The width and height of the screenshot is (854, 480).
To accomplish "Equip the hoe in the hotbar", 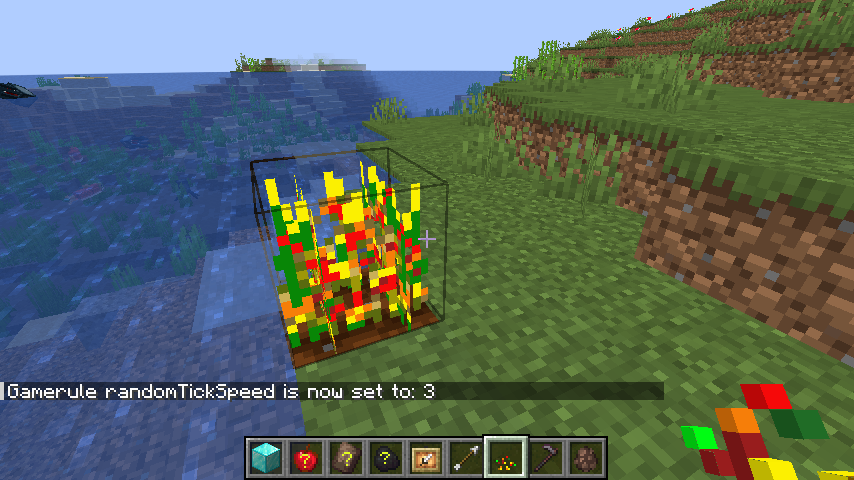I will click(546, 458).
